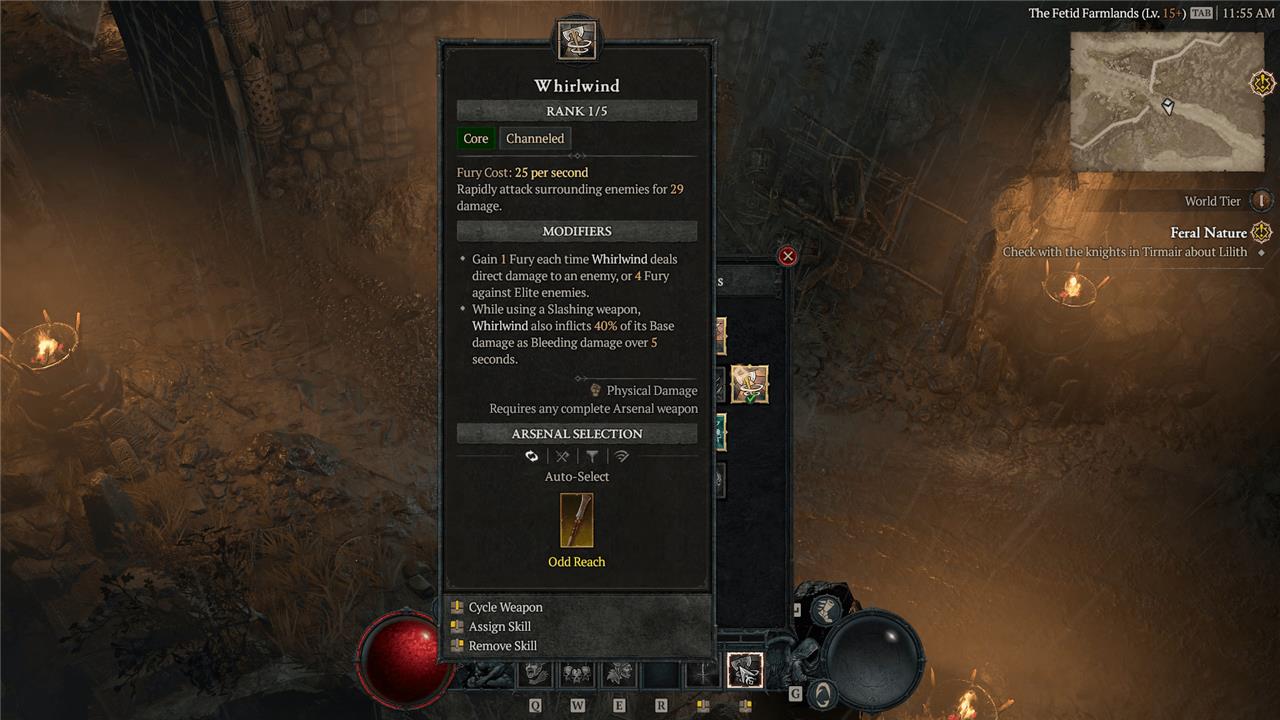The height and width of the screenshot is (720, 1280).
Task: Activate the highlighted Whirlwind hotbar slot
Action: [x=745, y=671]
